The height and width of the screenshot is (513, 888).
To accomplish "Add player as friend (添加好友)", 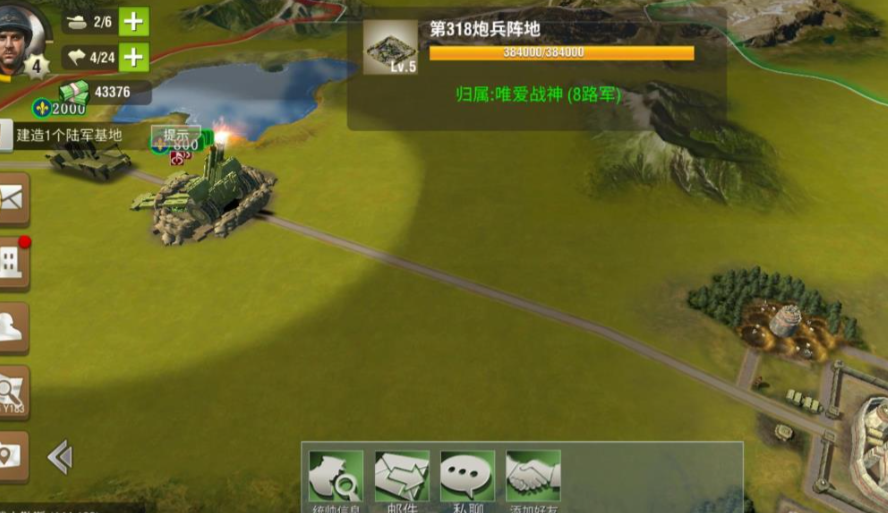I will 533,477.
